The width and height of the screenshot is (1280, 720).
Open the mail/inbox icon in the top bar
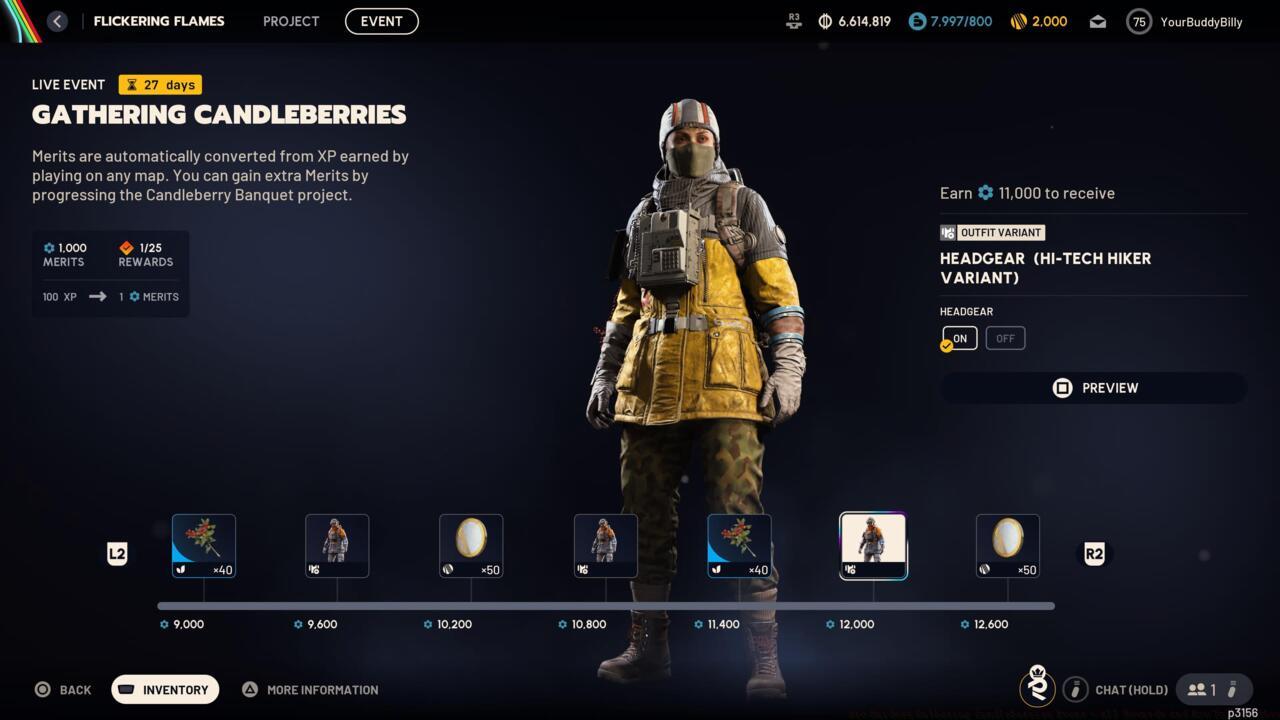click(1097, 21)
